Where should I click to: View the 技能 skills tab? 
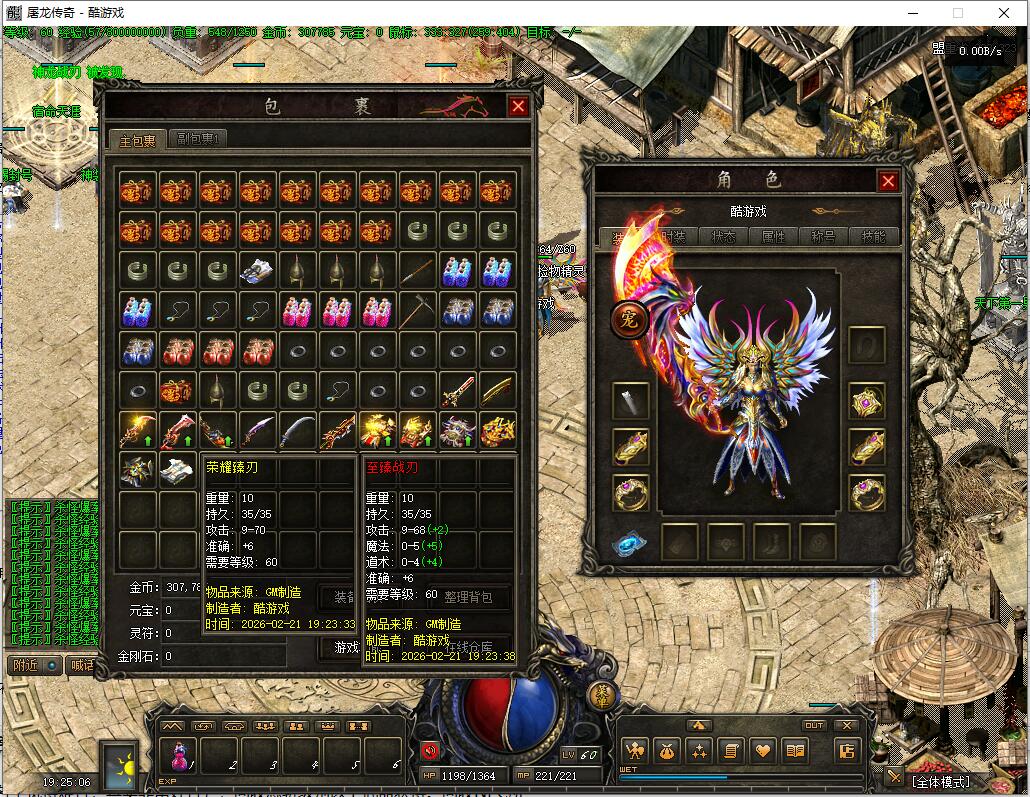point(873,237)
